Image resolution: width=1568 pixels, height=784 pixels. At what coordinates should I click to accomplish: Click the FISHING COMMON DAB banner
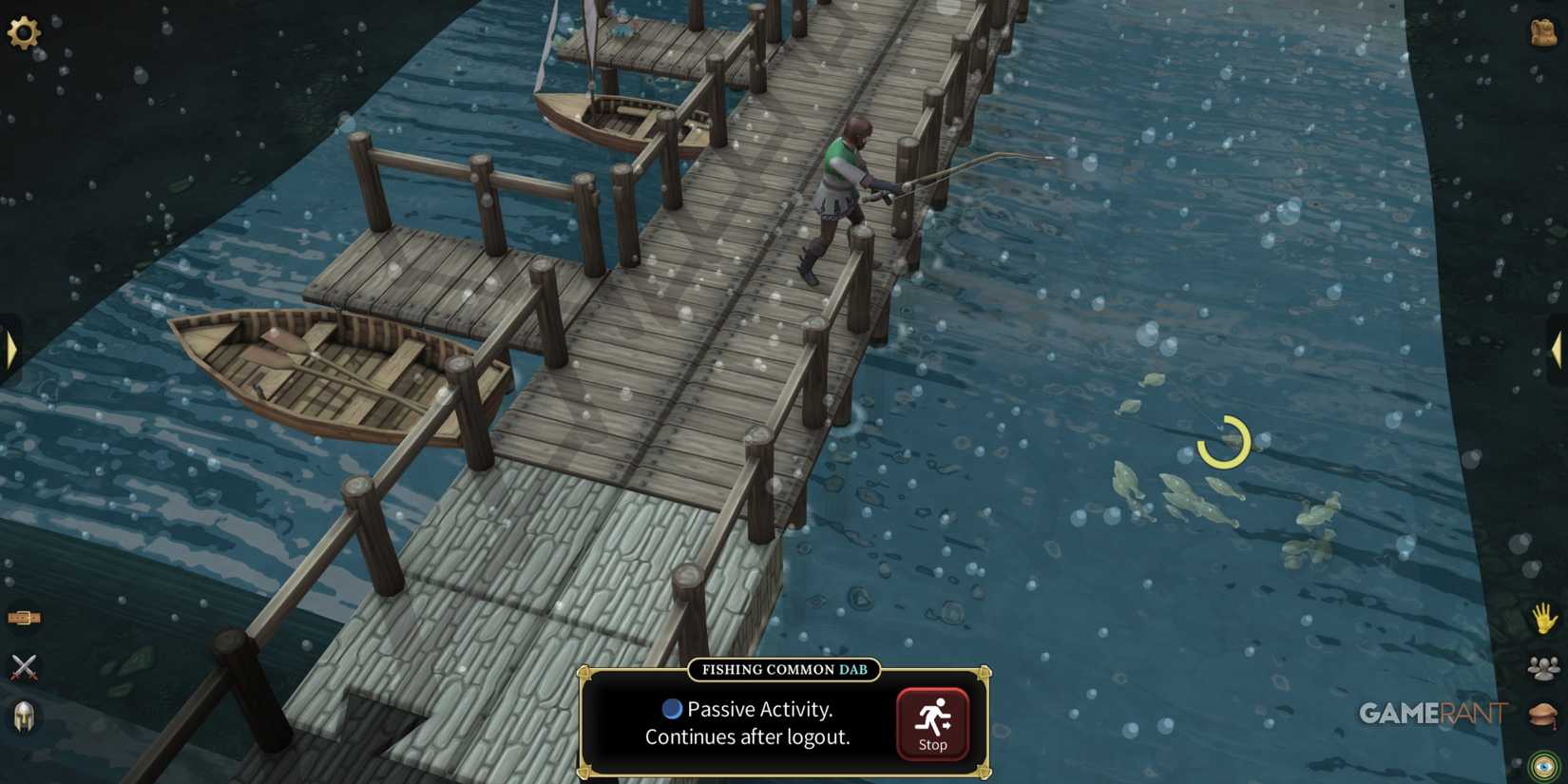tap(784, 670)
